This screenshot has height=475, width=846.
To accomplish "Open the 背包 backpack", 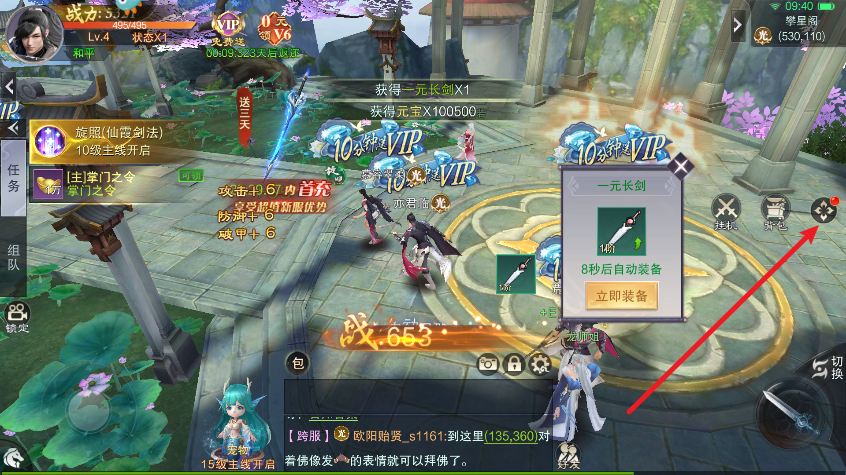I will click(774, 210).
